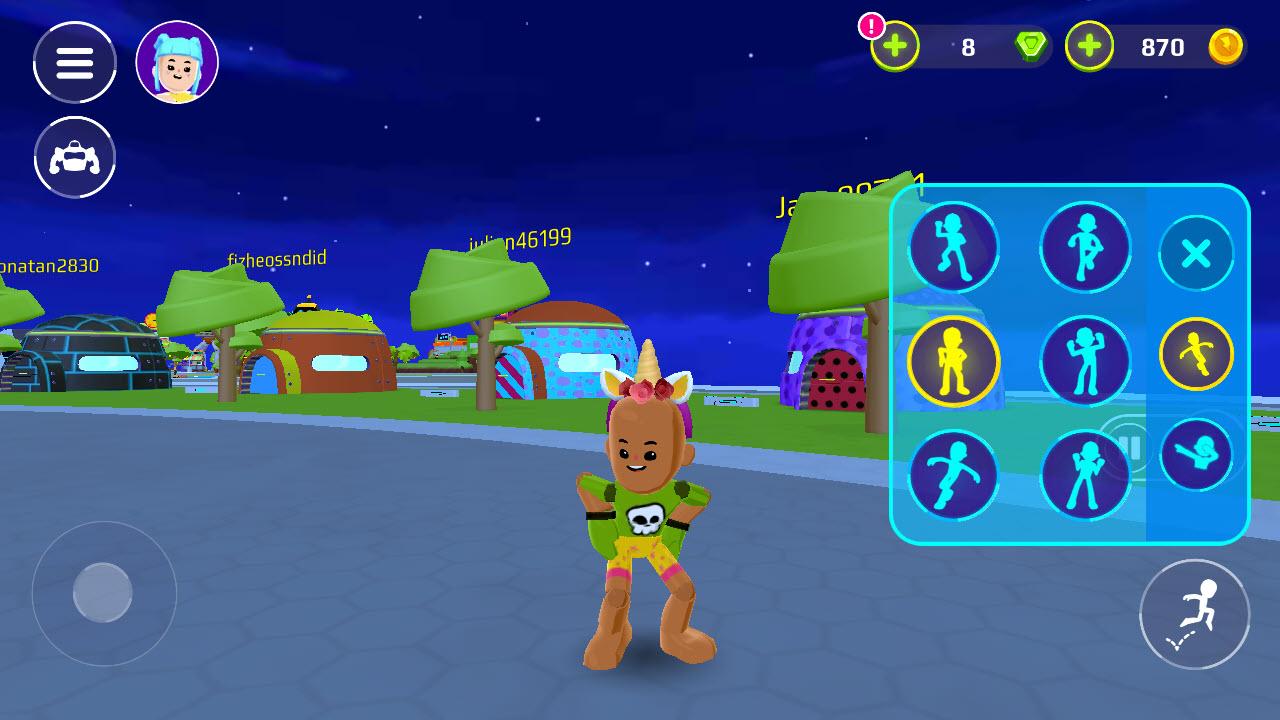1280x720 pixels.
Task: Open the blue-haired avatar profile
Action: [x=177, y=63]
